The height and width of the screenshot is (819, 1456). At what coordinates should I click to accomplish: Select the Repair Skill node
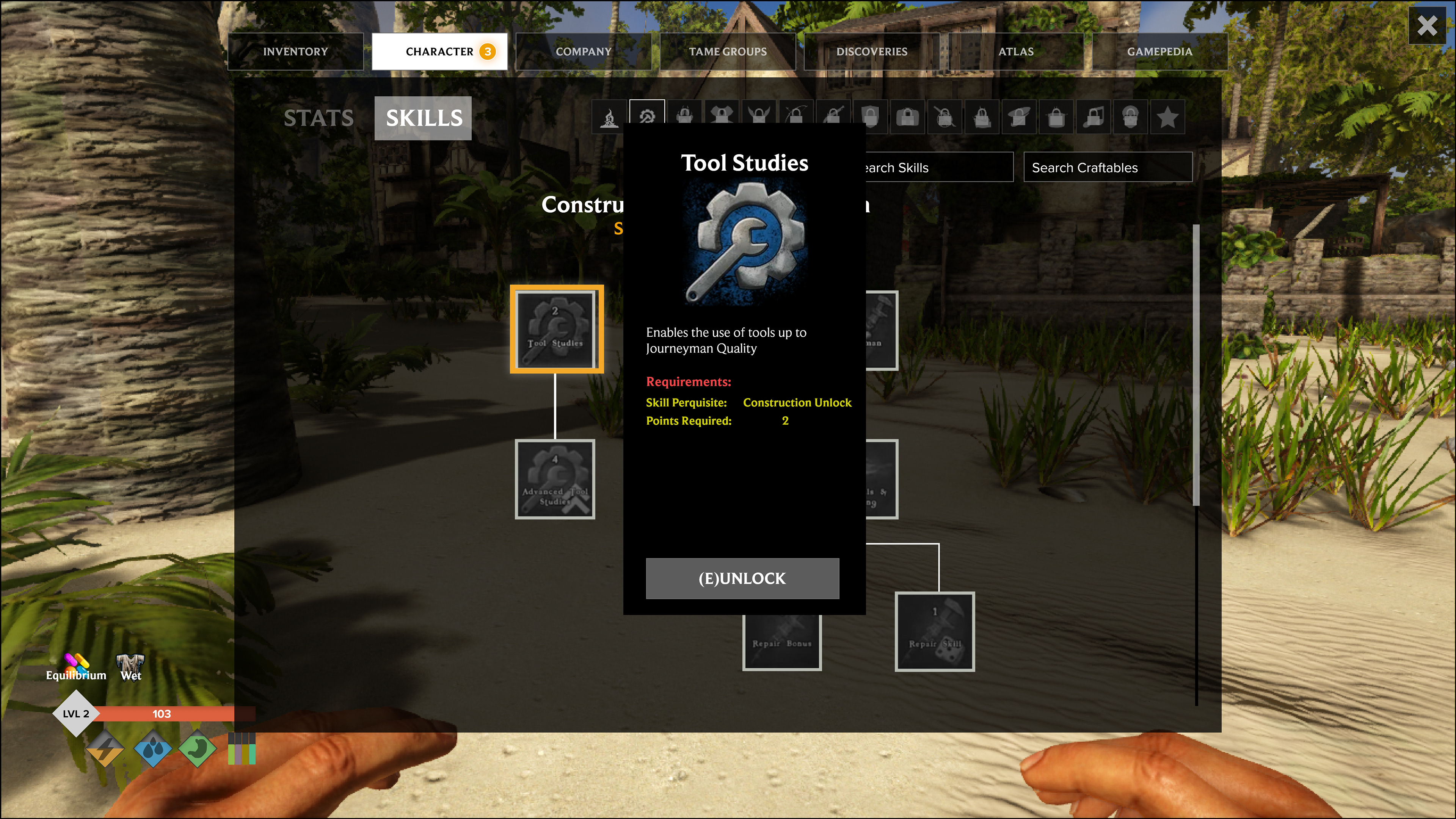point(935,631)
